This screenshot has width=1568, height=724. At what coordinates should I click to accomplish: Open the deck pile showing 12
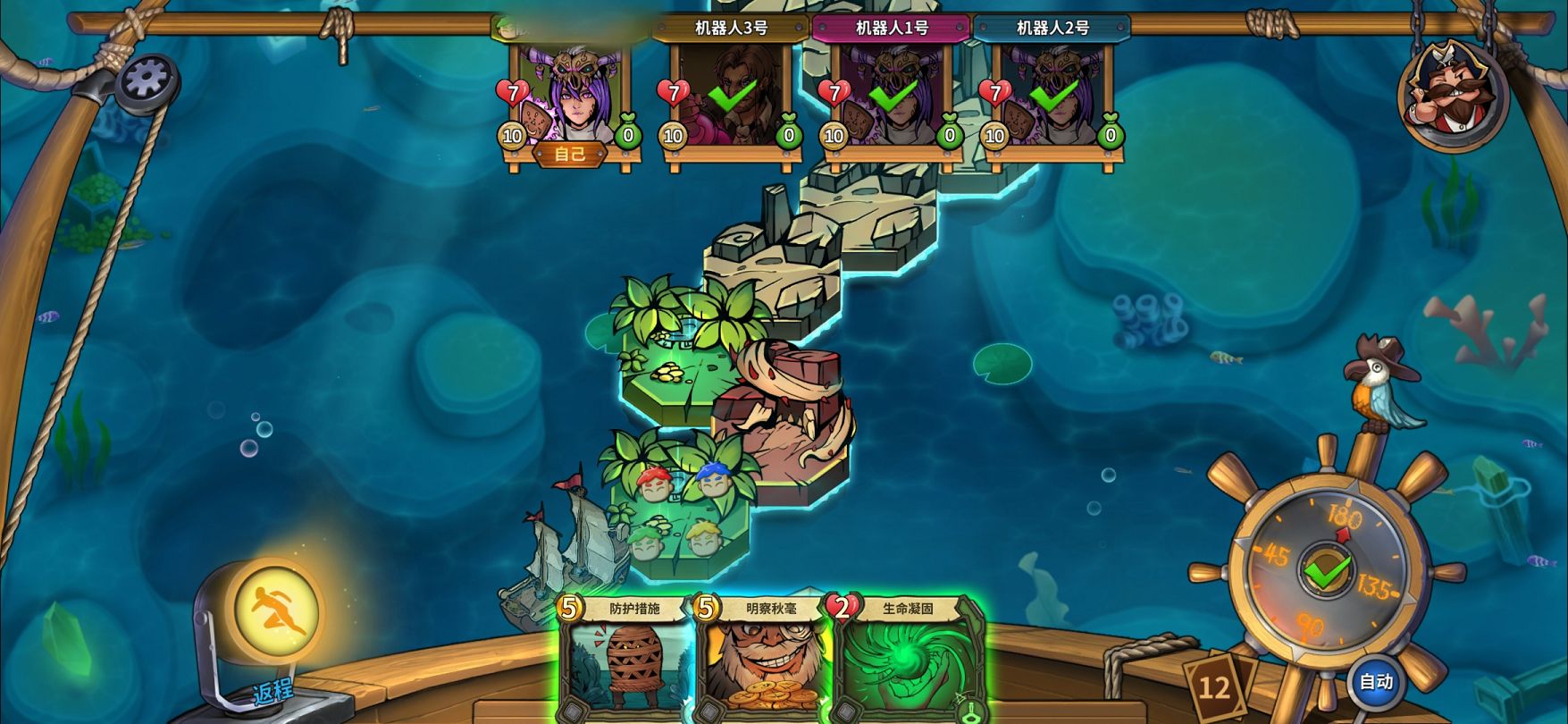1213,686
